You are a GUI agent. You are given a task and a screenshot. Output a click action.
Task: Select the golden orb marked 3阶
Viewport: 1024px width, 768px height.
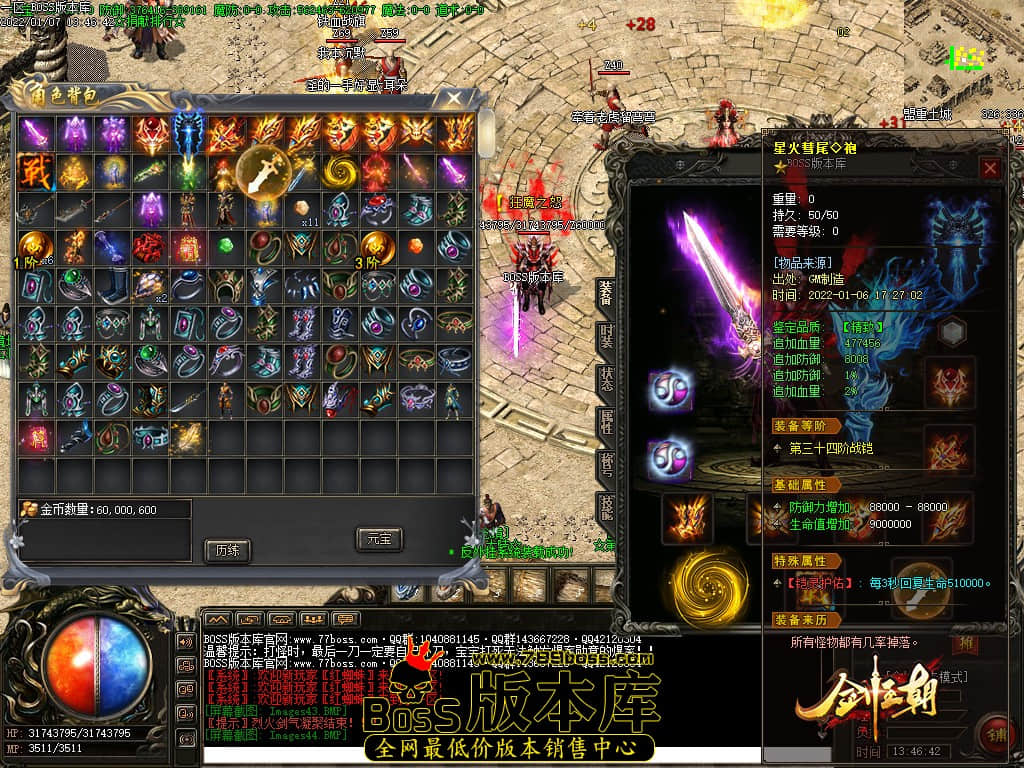pos(379,247)
